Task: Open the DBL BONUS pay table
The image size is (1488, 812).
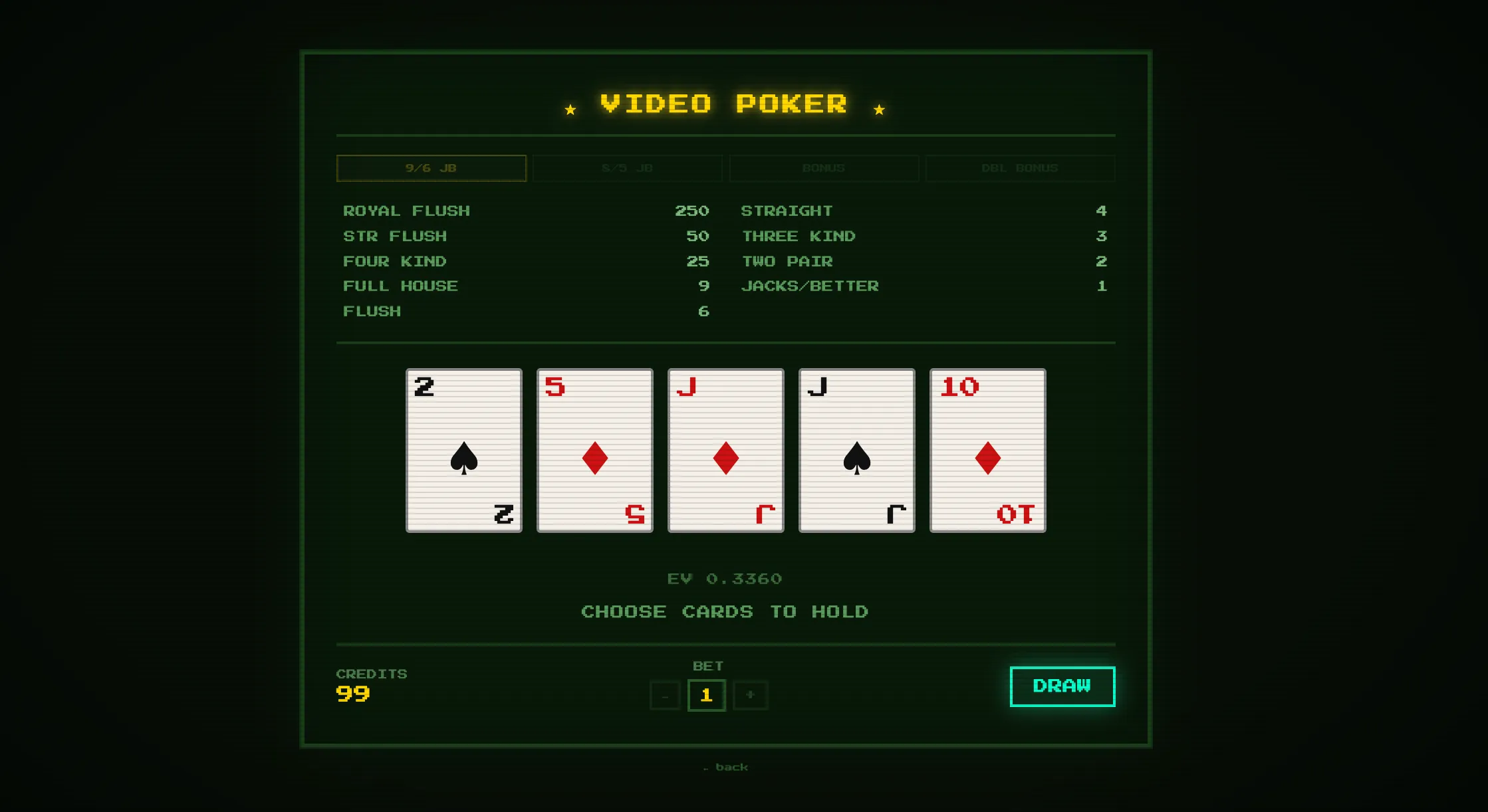Action: [1021, 168]
